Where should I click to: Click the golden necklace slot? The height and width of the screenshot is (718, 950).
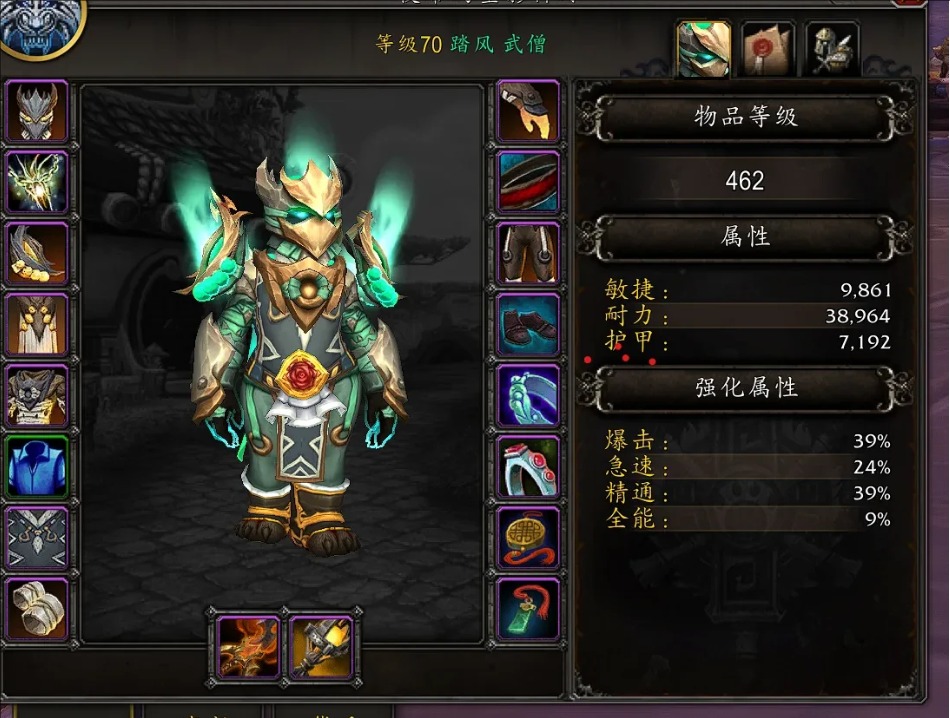point(38,182)
